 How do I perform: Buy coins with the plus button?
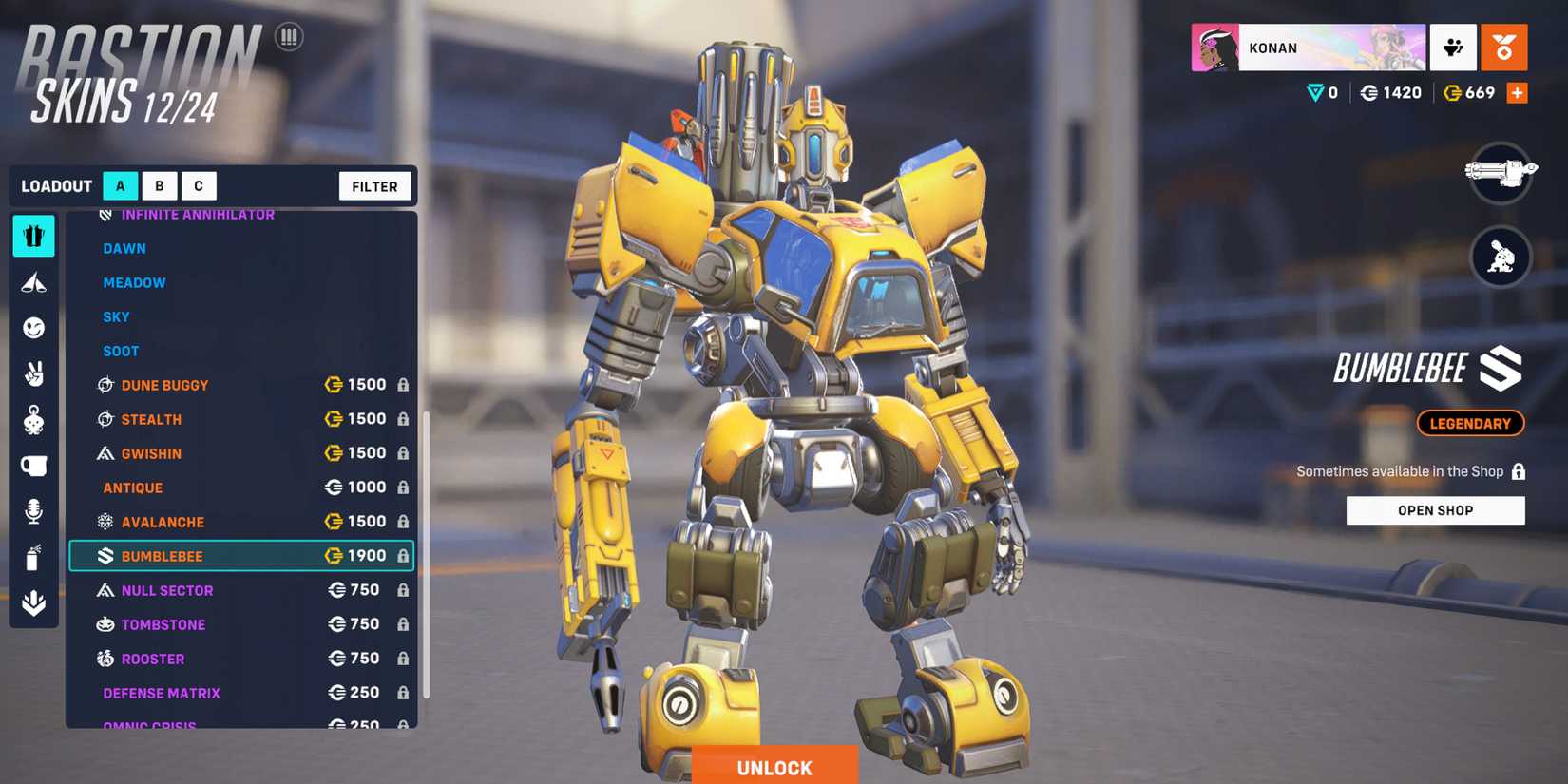click(1519, 92)
